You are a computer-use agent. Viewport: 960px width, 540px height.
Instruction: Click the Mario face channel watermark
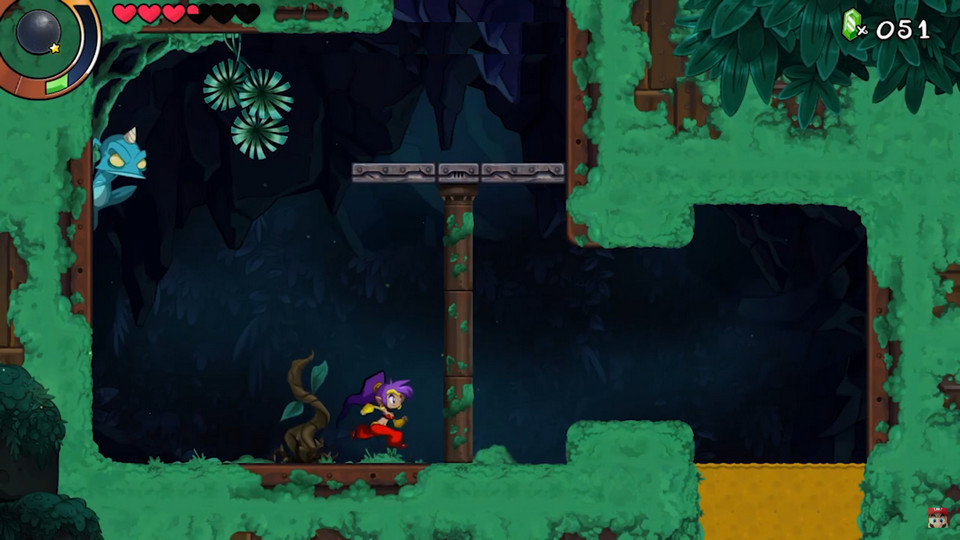point(937,517)
